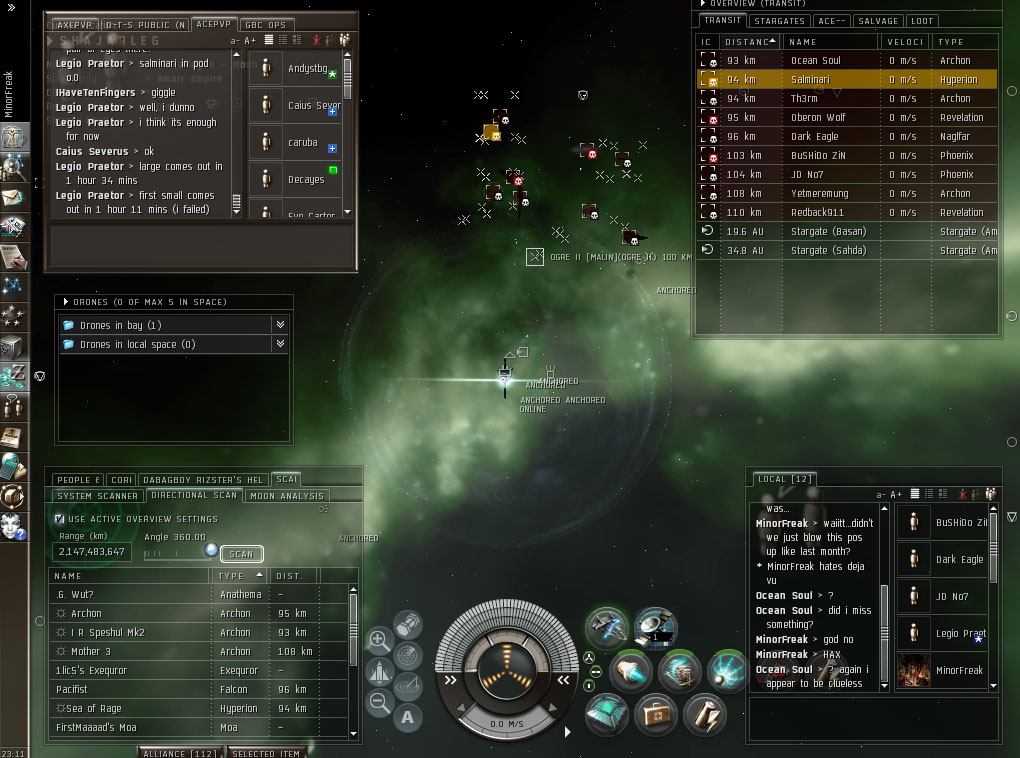
Task: Toggle Use Active Overview Settings checkbox
Action: click(59, 519)
